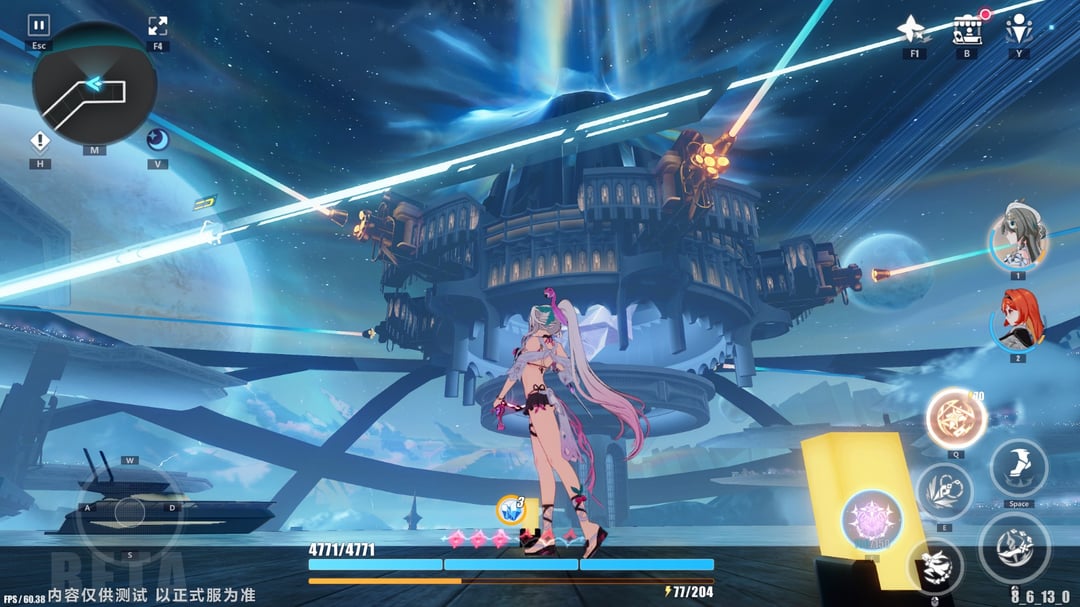The height and width of the screenshot is (607, 1080).
Task: Open the exclamation mark quest icon
Action: coord(40,141)
